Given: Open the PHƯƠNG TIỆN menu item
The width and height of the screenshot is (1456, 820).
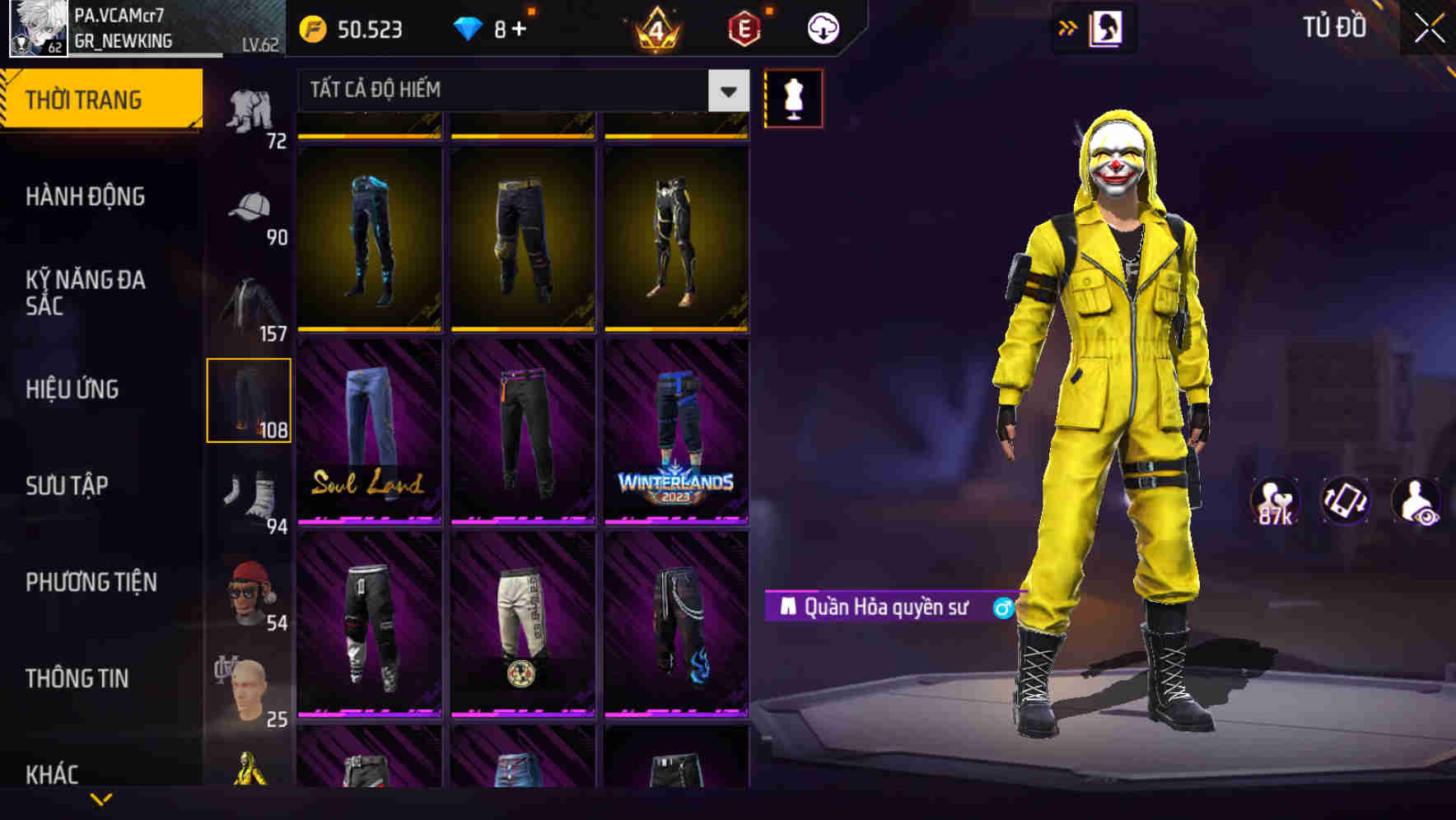Looking at the screenshot, I should point(91,581).
